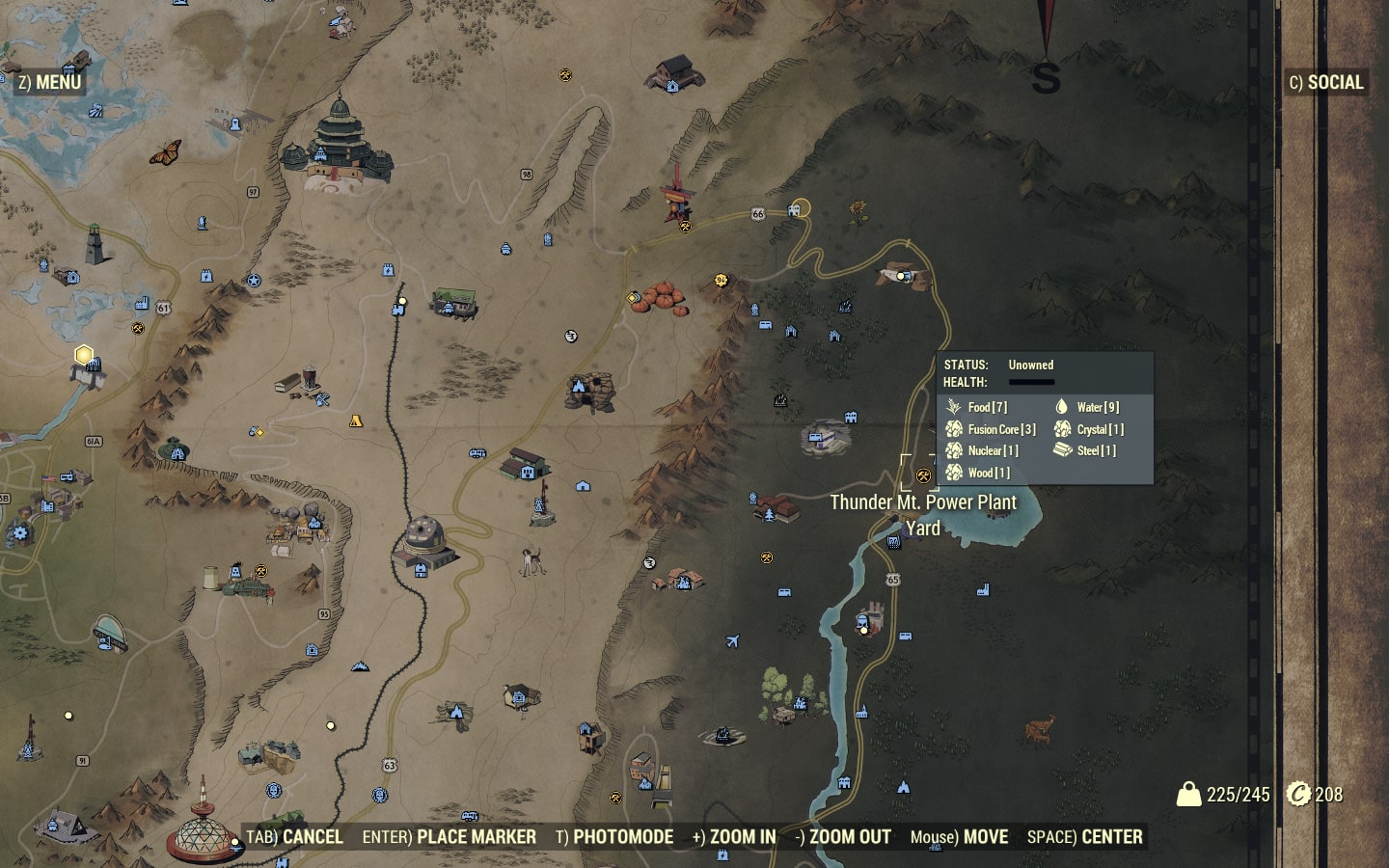Click the caps icon showing 208
The height and width of the screenshot is (868, 1389).
point(1297,797)
